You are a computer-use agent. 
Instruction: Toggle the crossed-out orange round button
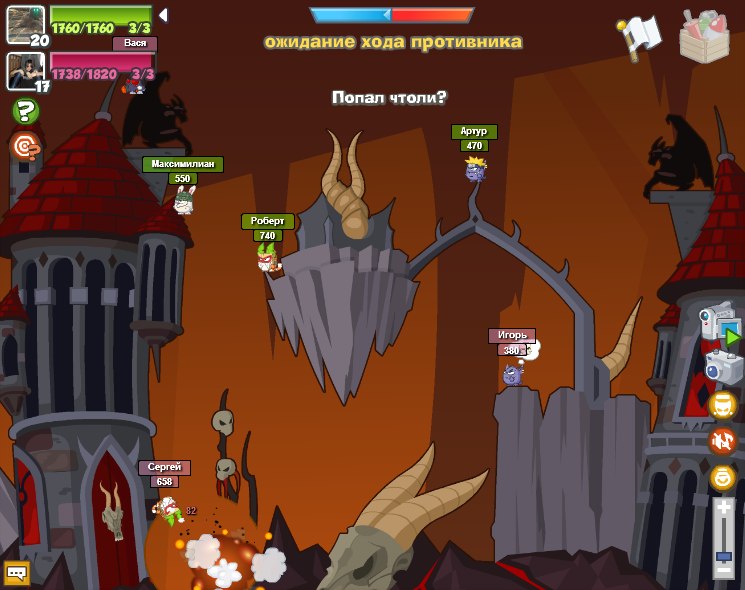pos(722,440)
